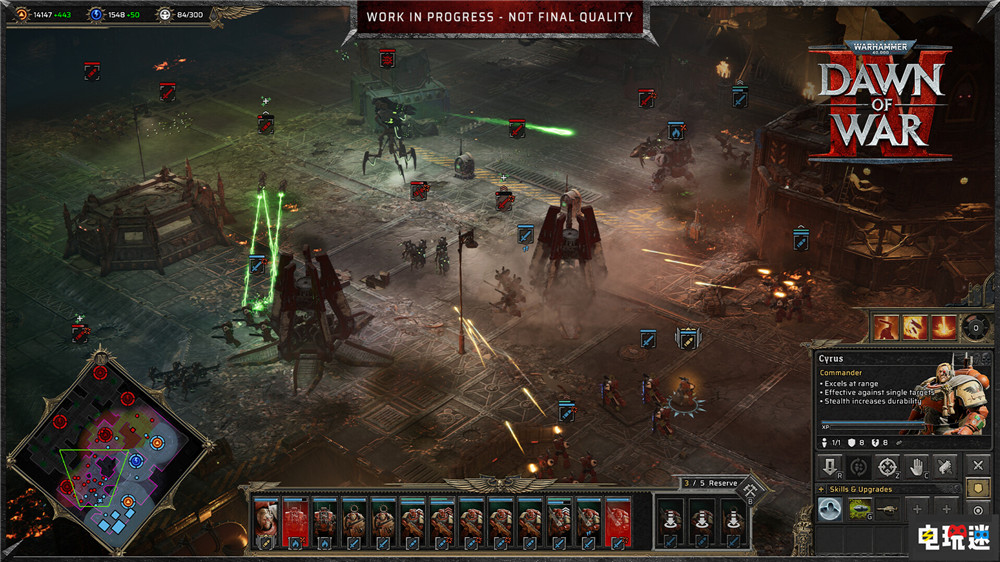This screenshot has height=562, width=1000.
Task: Select the rifle weapon upgrade icon
Action: click(x=887, y=509)
